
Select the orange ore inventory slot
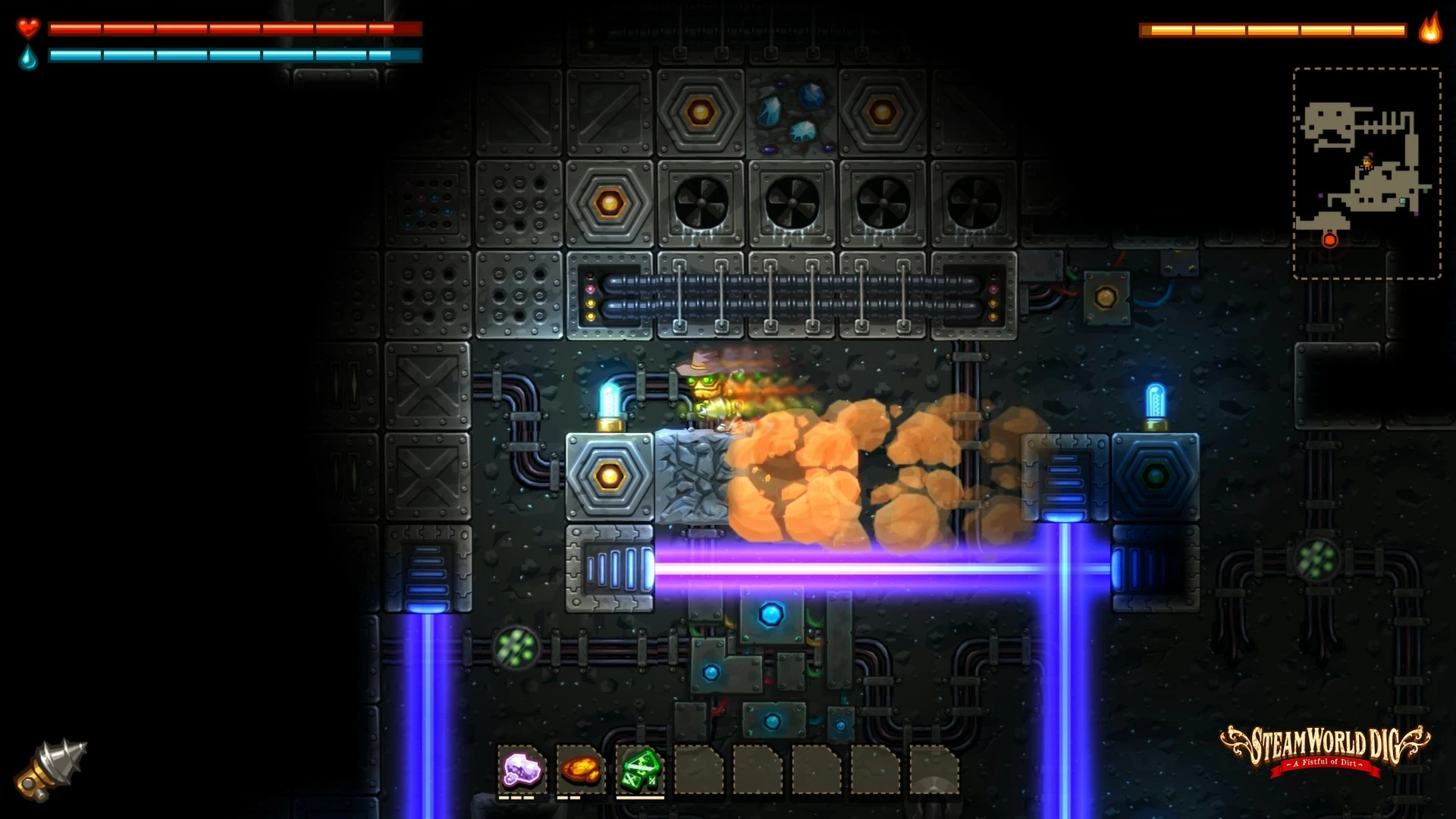(x=581, y=770)
